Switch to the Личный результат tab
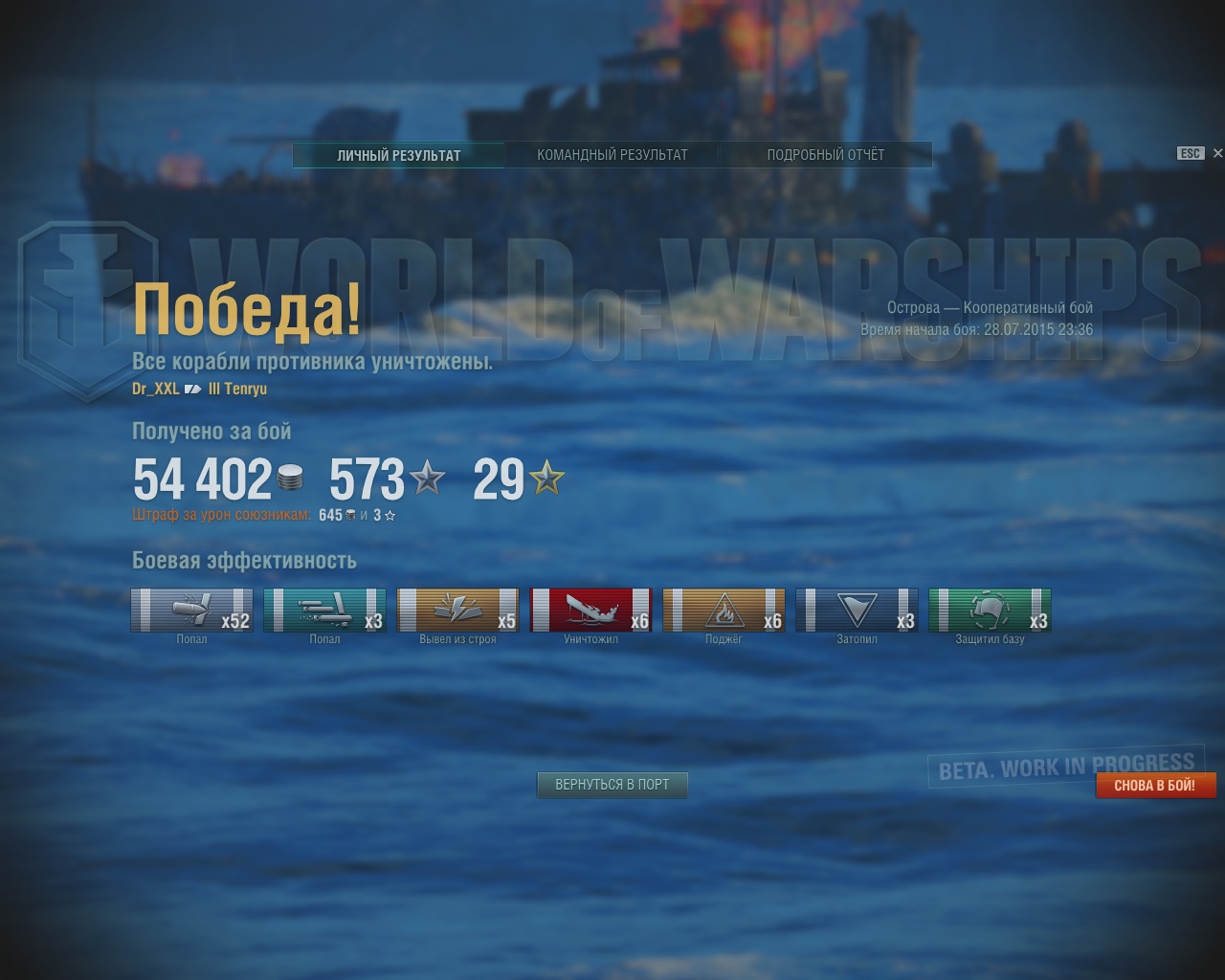Image resolution: width=1225 pixels, height=980 pixels. pos(398,155)
